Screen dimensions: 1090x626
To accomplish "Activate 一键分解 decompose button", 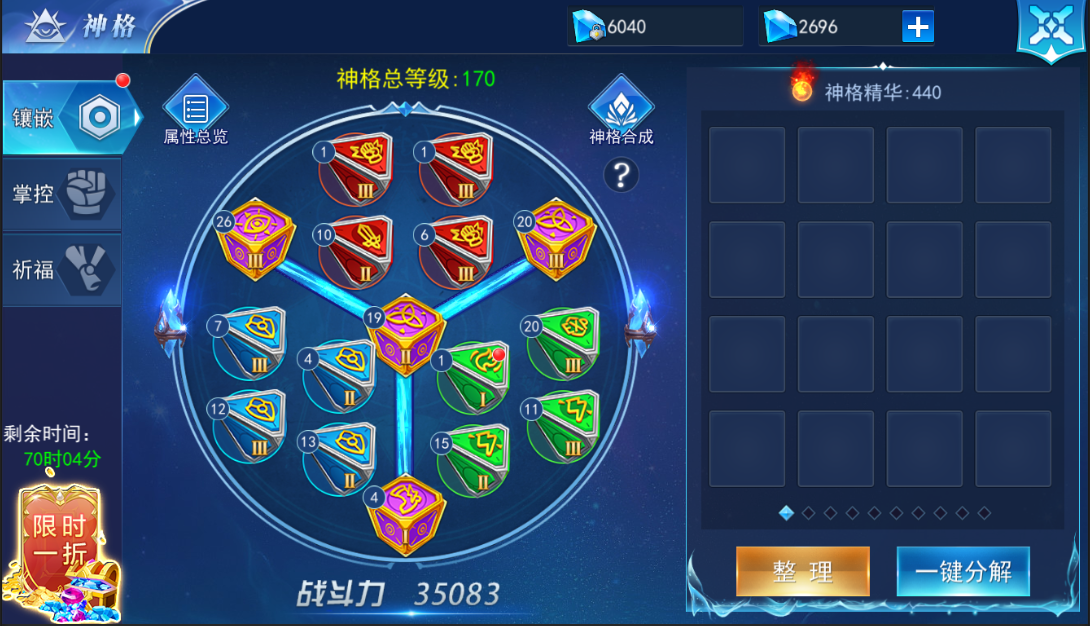I will (x=962, y=571).
